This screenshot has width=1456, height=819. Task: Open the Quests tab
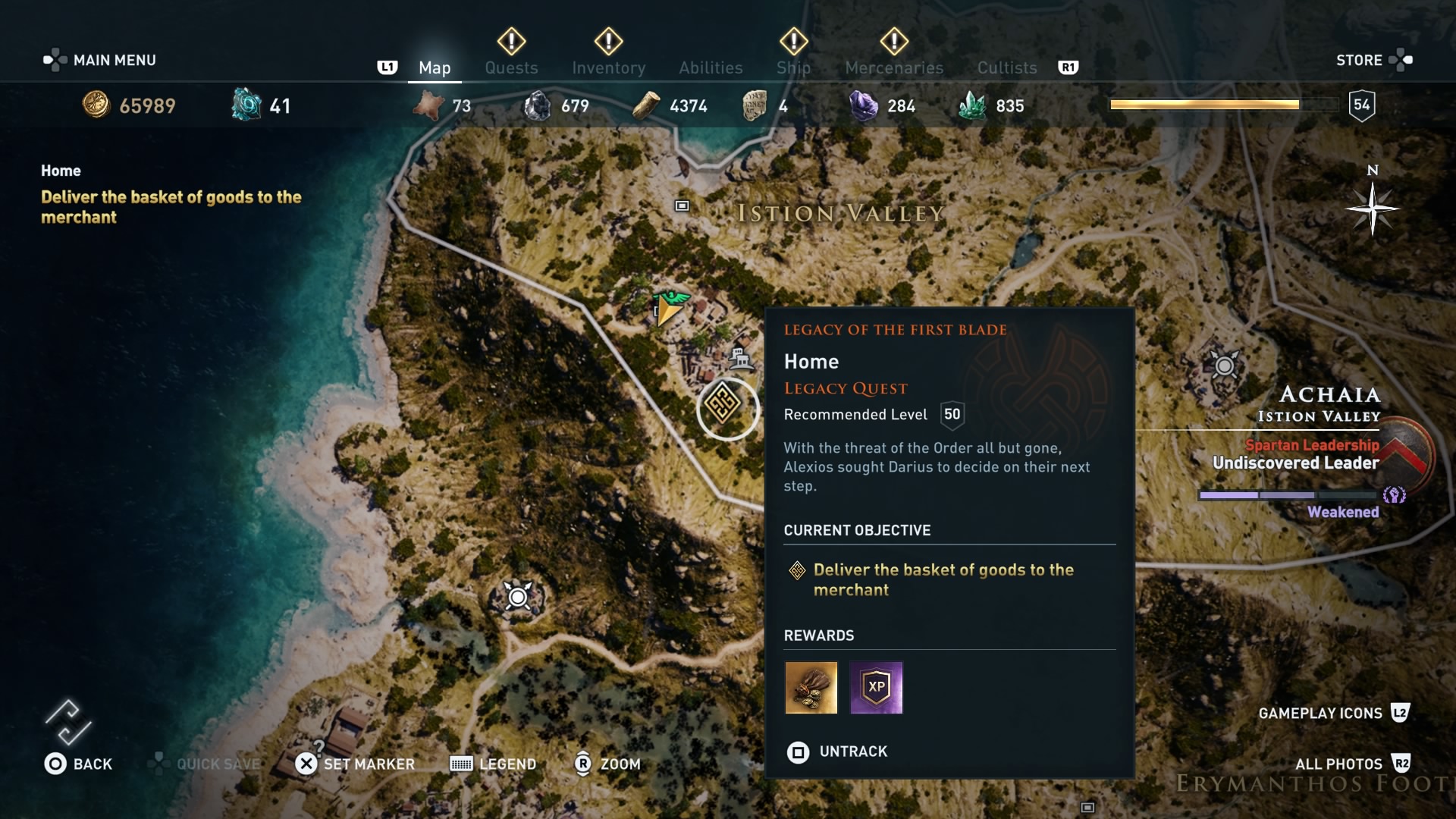click(x=511, y=67)
